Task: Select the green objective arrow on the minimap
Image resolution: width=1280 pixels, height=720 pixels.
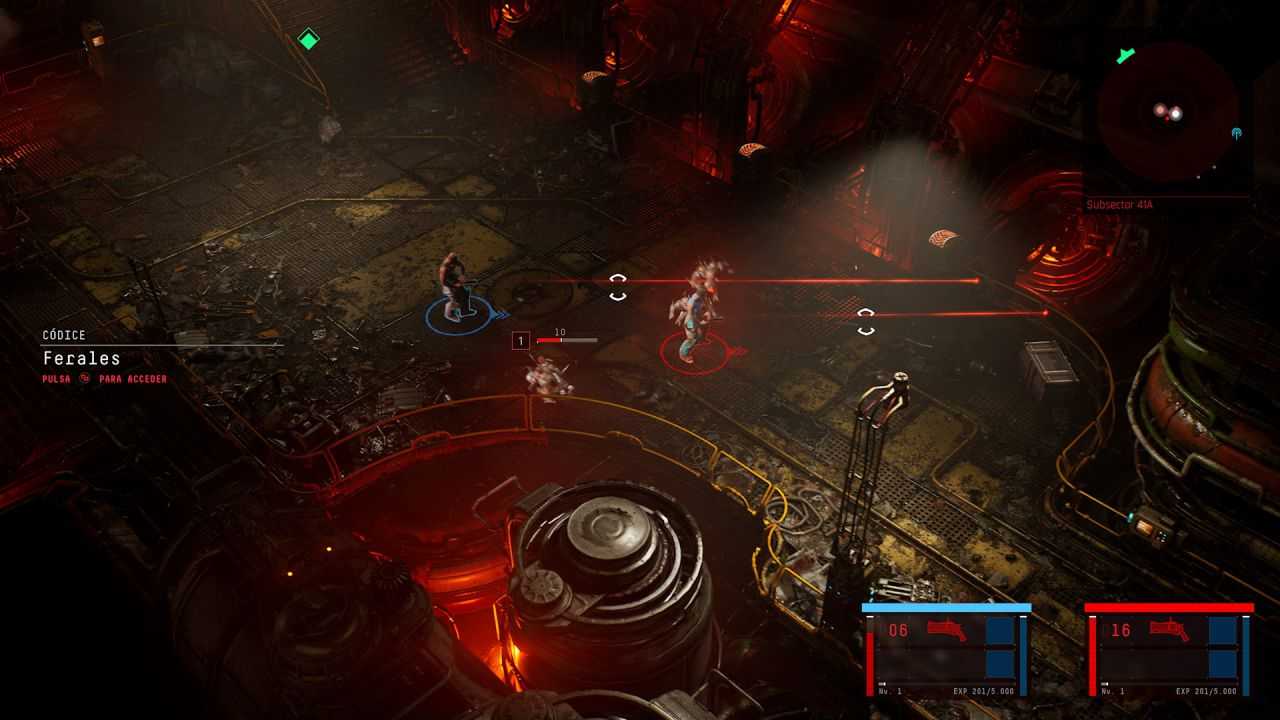Action: pyautogui.click(x=1126, y=55)
